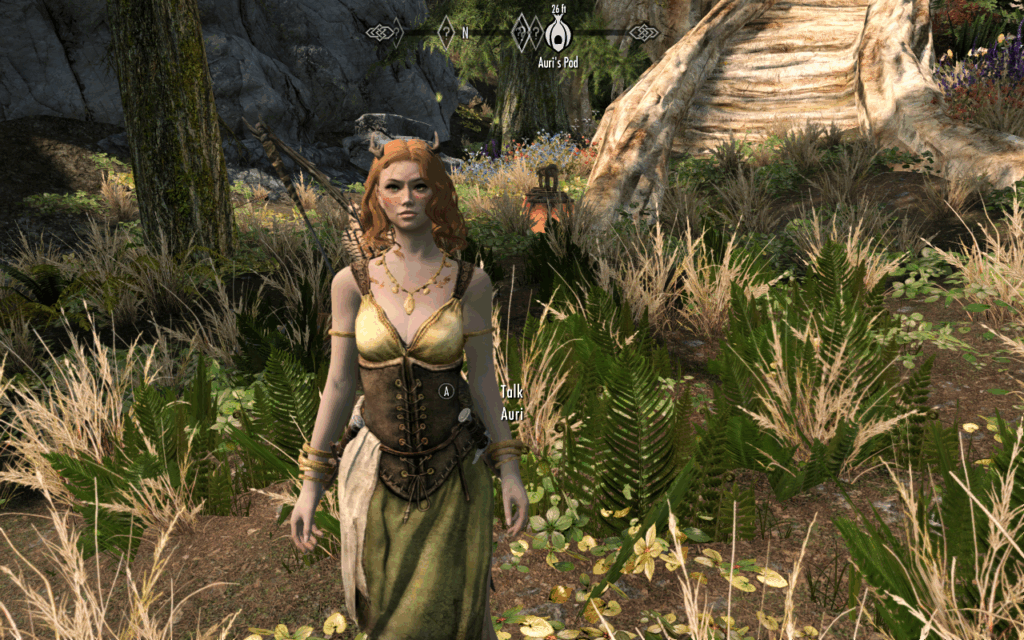Viewport: 1024px width, 640px height.
Task: Select the unknown location marker beside N
Action: (x=446, y=33)
